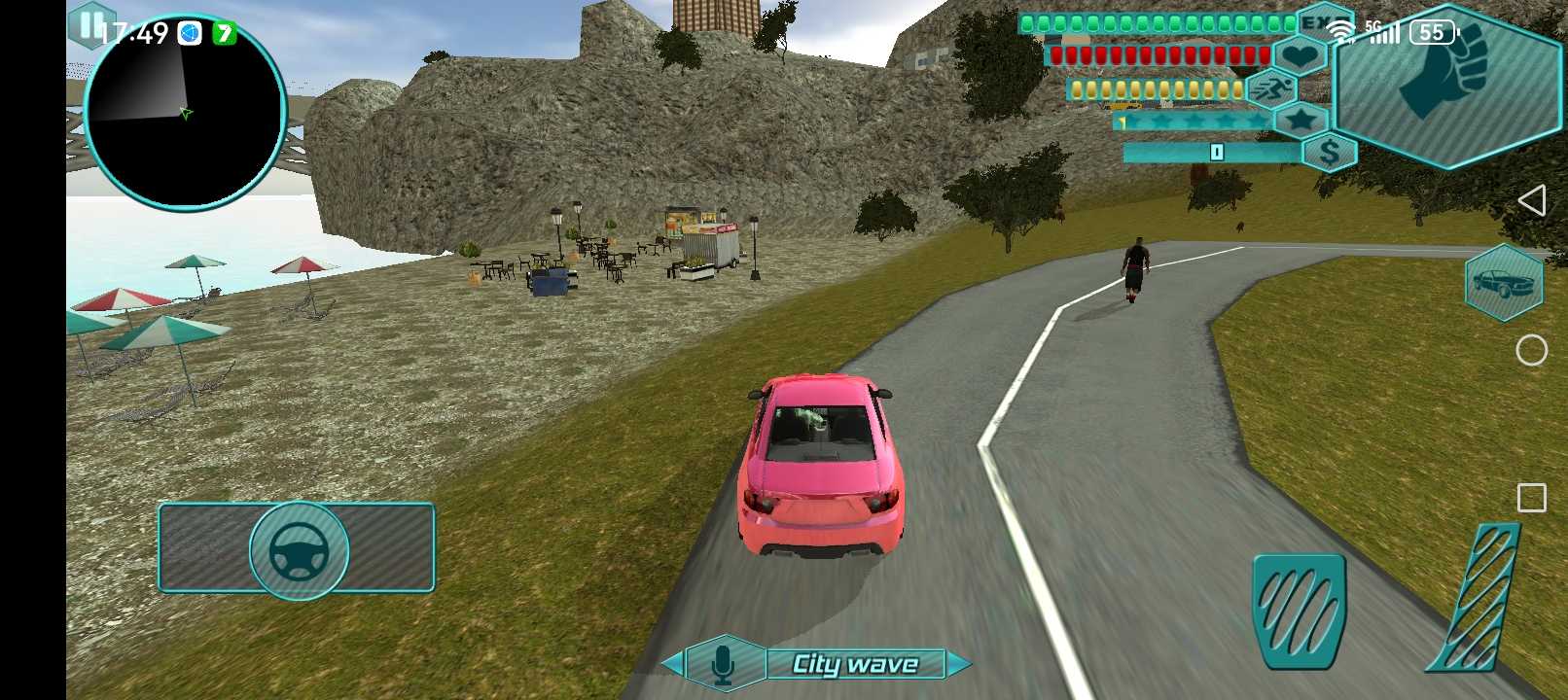The width and height of the screenshot is (1568, 700).
Task: Tap the Android back navigation triangle
Action: pyautogui.click(x=1531, y=201)
